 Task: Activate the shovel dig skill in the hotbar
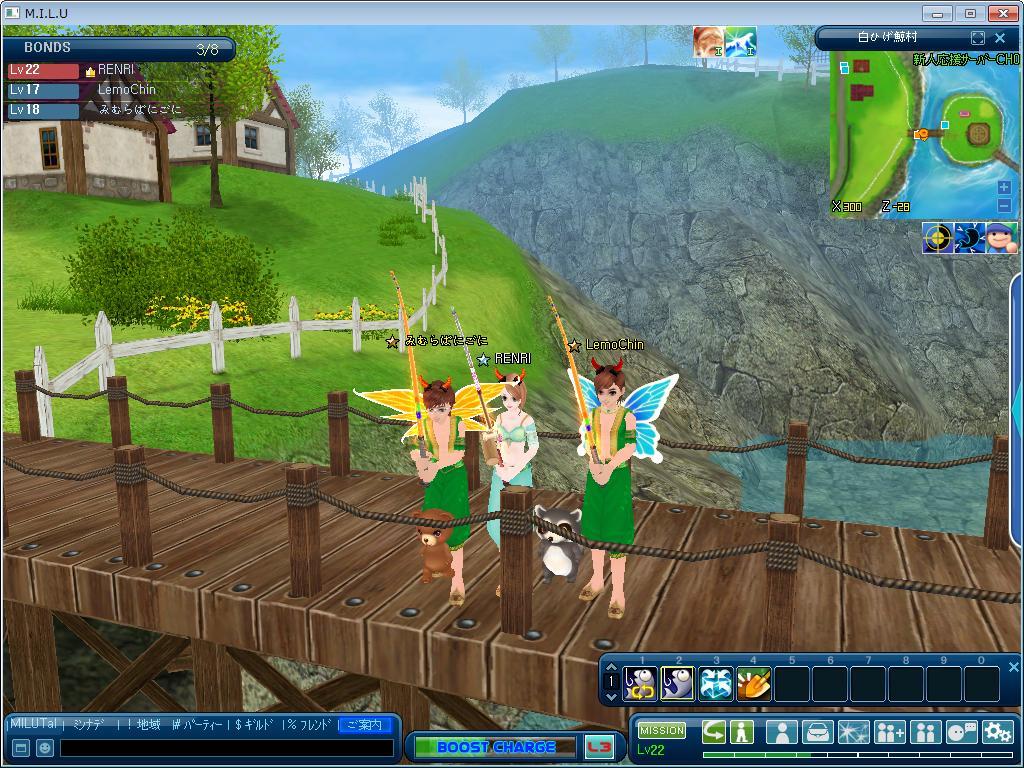click(754, 684)
